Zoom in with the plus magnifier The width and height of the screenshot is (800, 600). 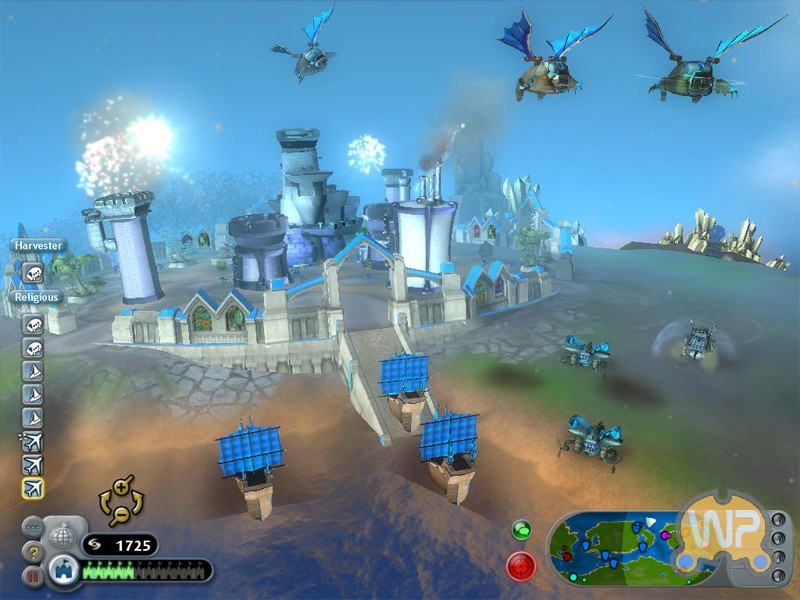pyautogui.click(x=122, y=487)
